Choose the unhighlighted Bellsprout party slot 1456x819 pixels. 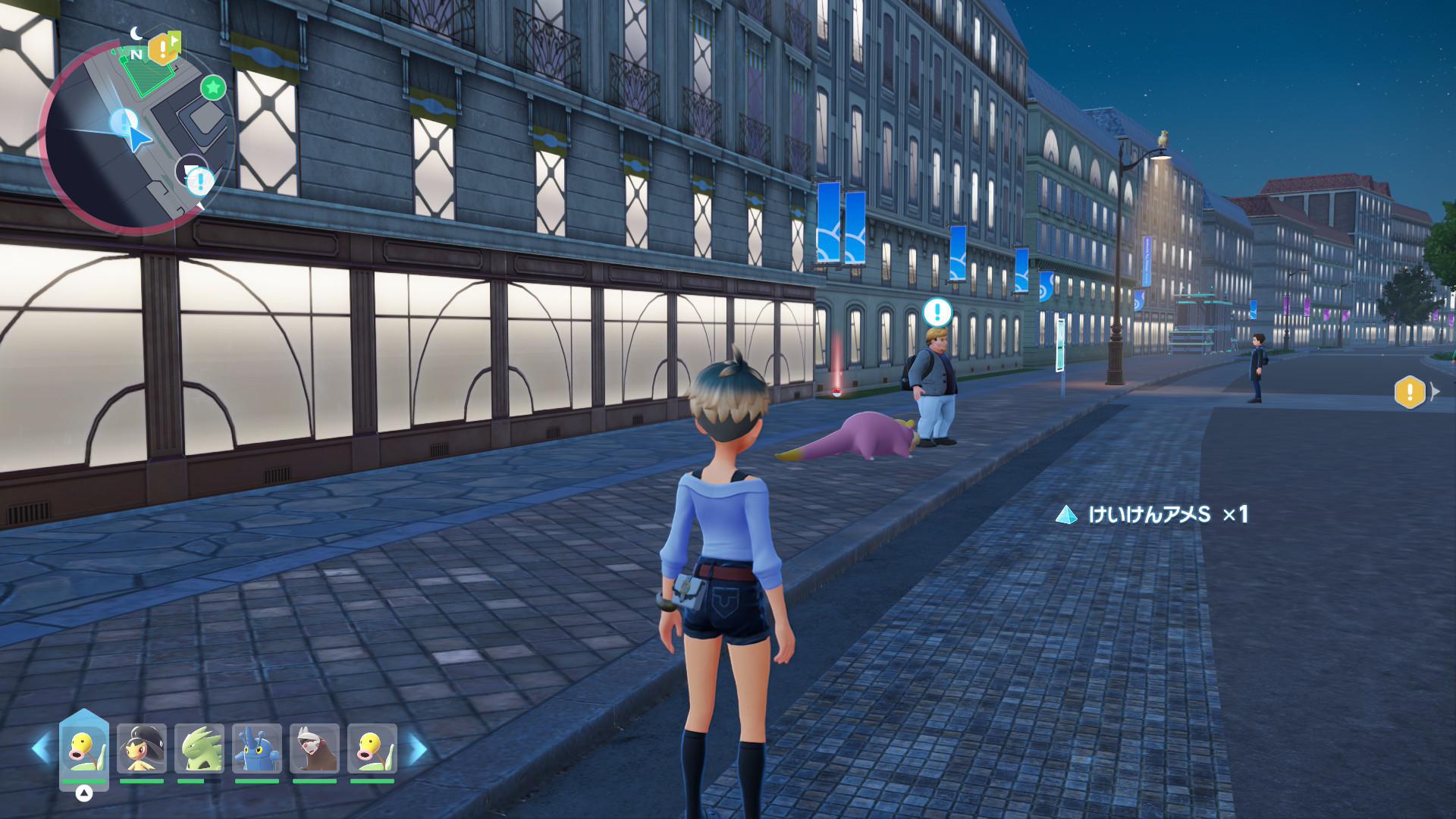point(372,749)
